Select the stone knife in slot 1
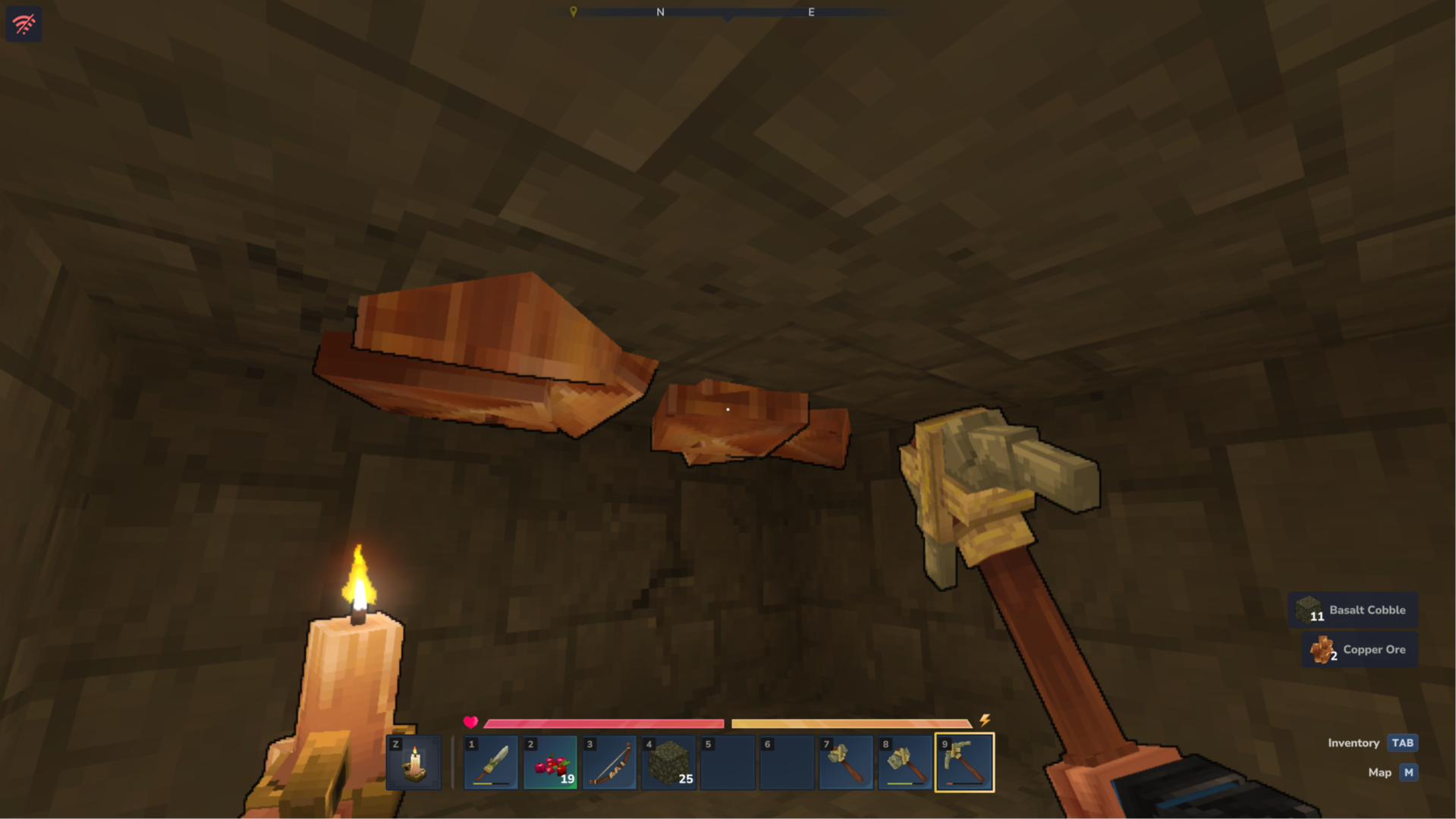Image resolution: width=1456 pixels, height=819 pixels. [491, 762]
